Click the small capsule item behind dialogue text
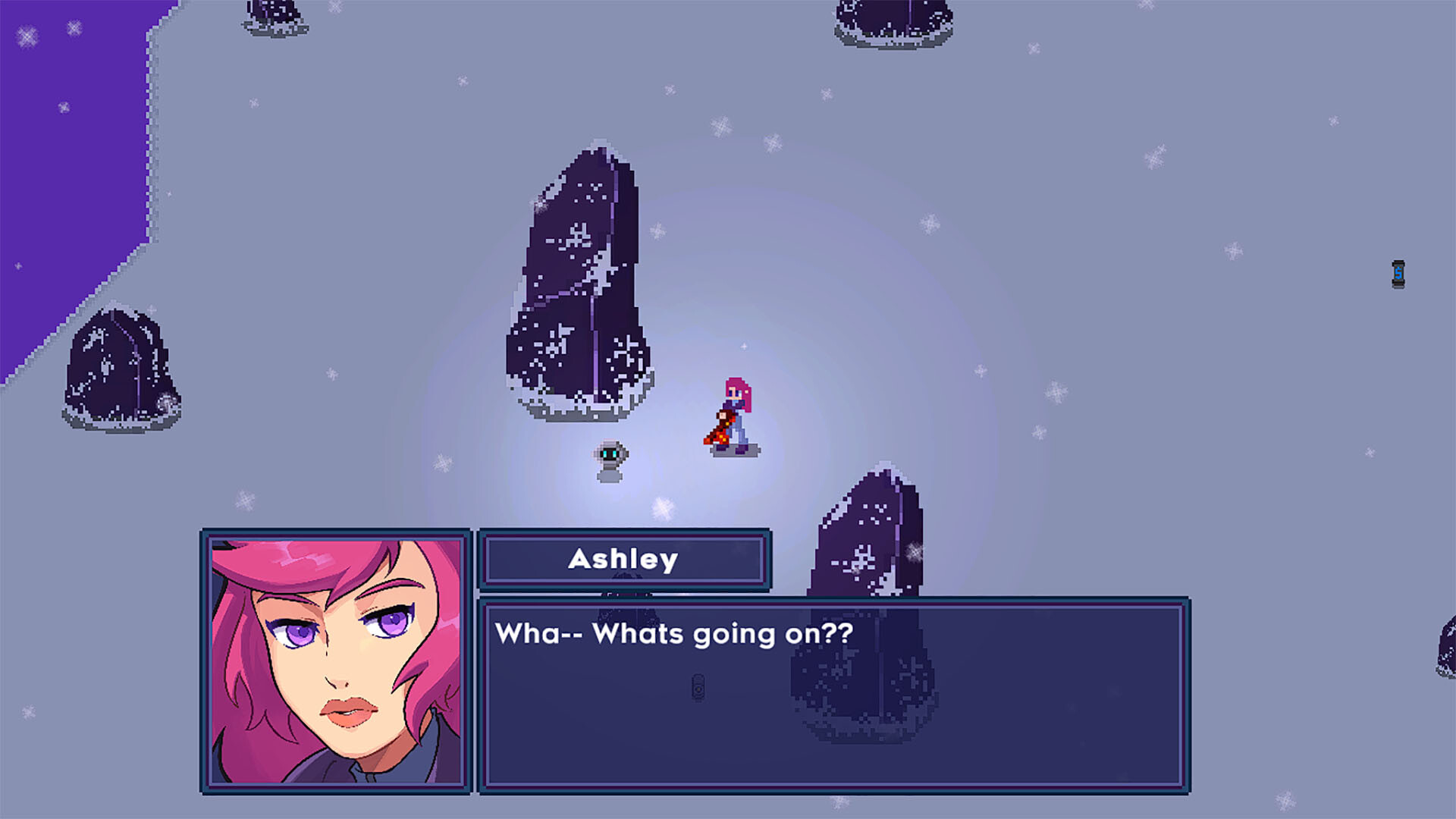The width and height of the screenshot is (1456, 819). coord(698,686)
